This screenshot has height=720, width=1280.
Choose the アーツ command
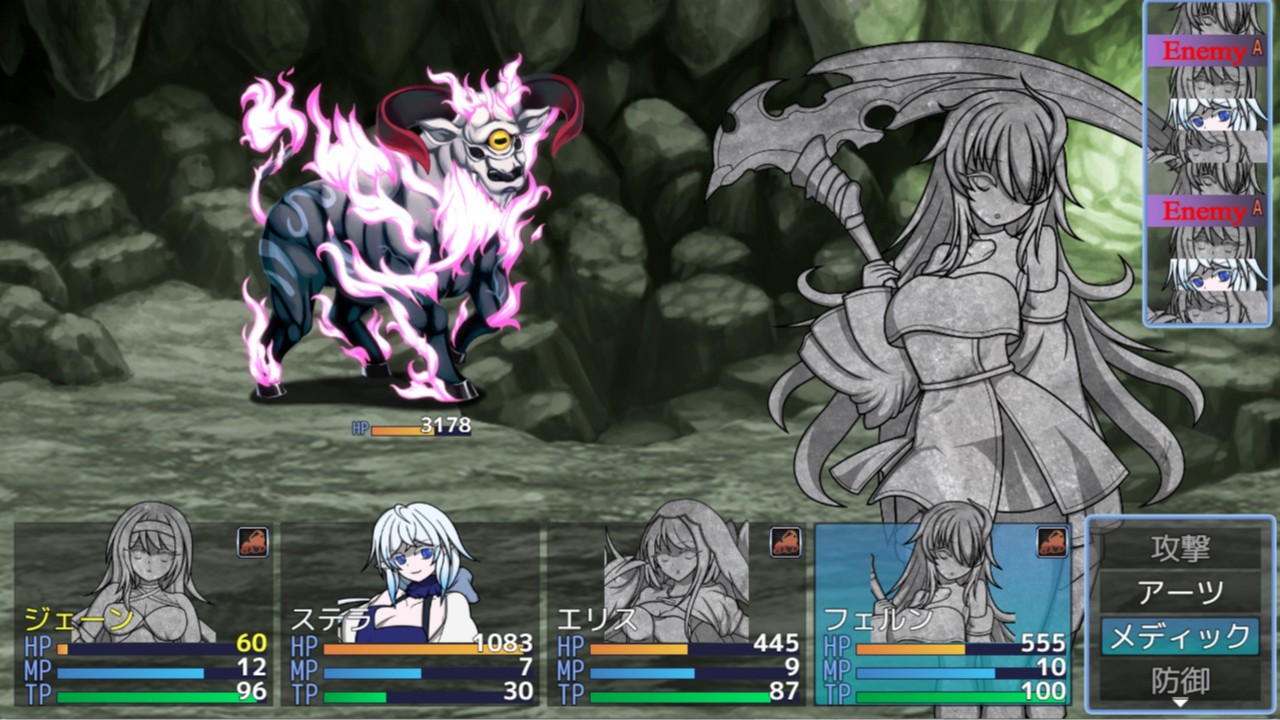coord(1180,592)
